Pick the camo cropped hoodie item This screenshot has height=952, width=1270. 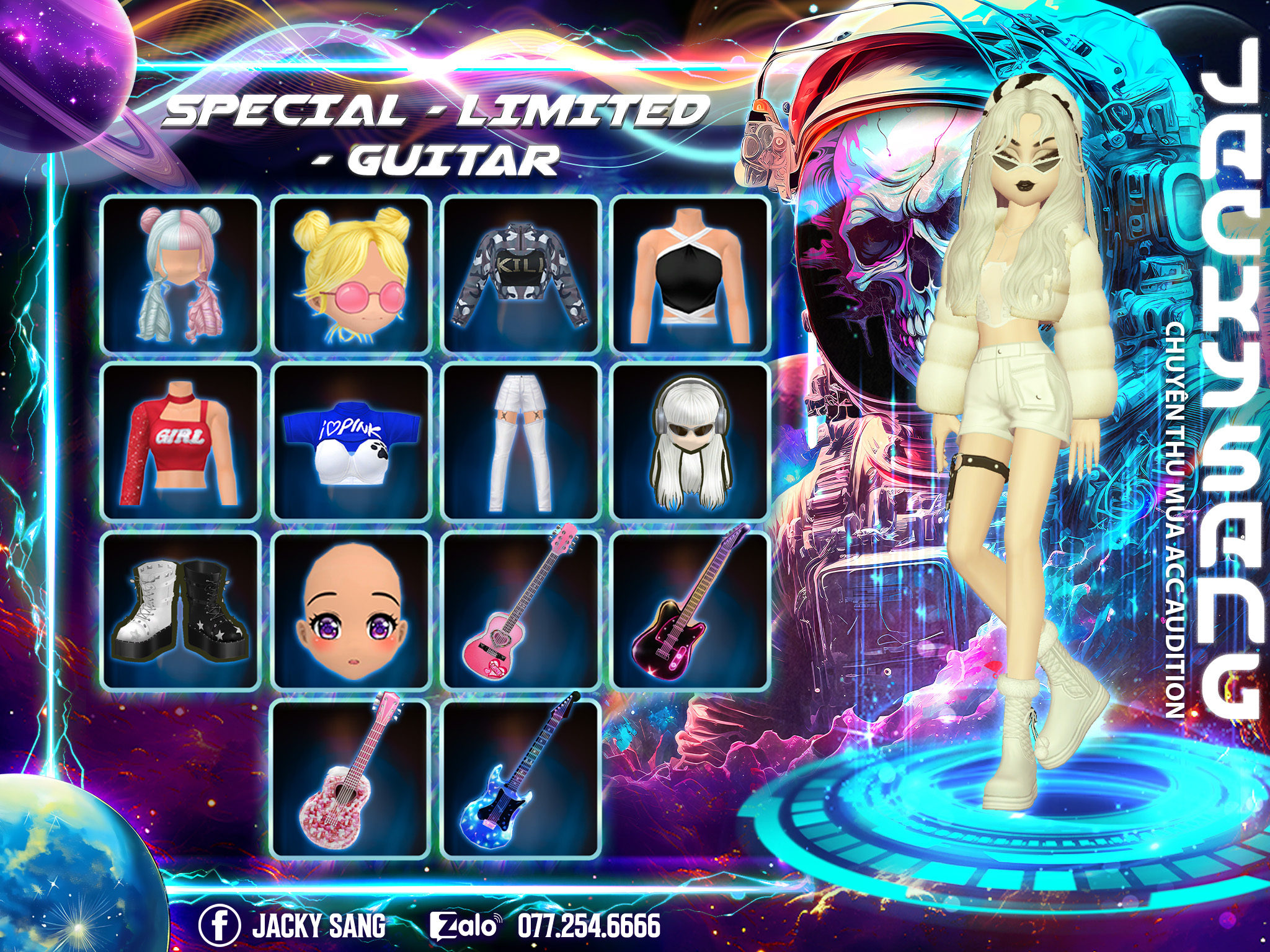[x=521, y=275]
